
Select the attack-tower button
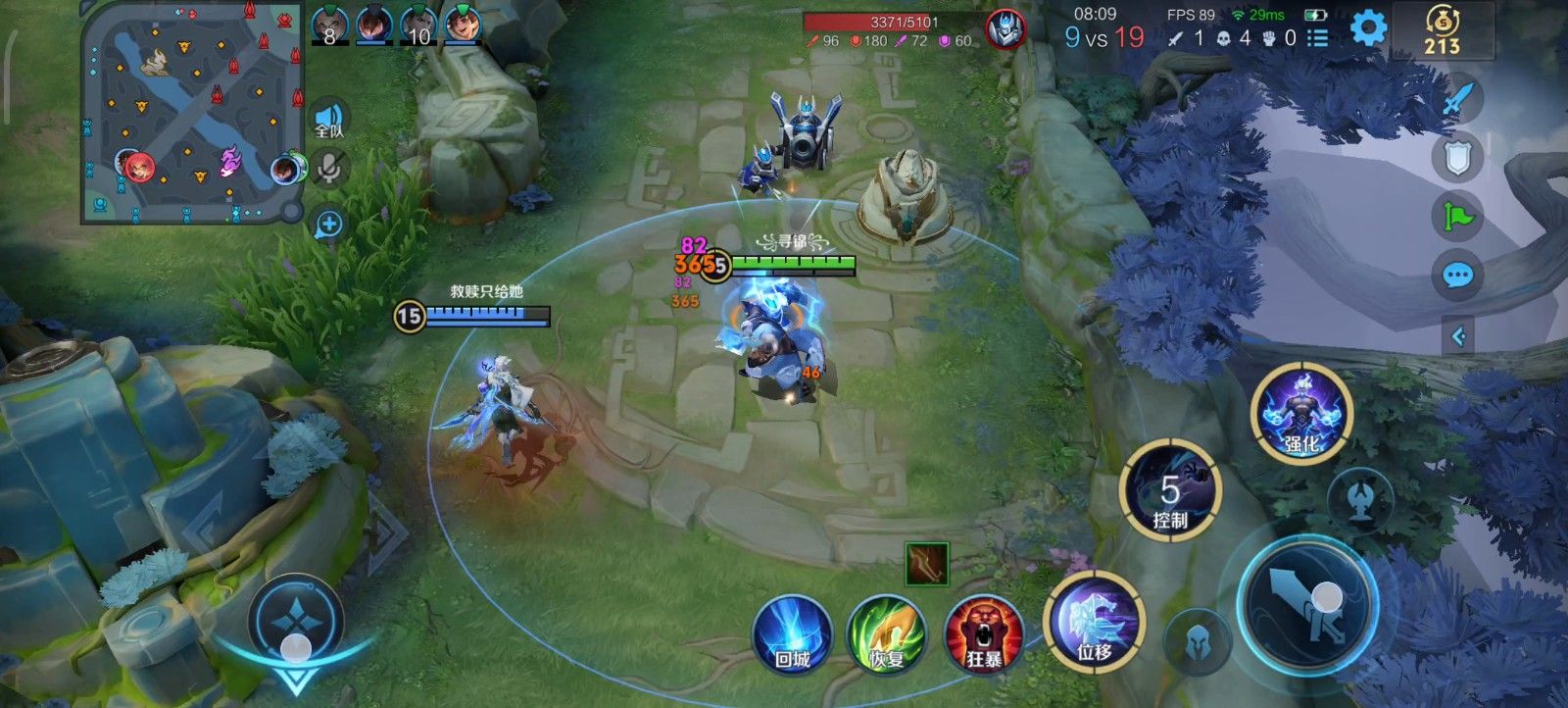1360,499
